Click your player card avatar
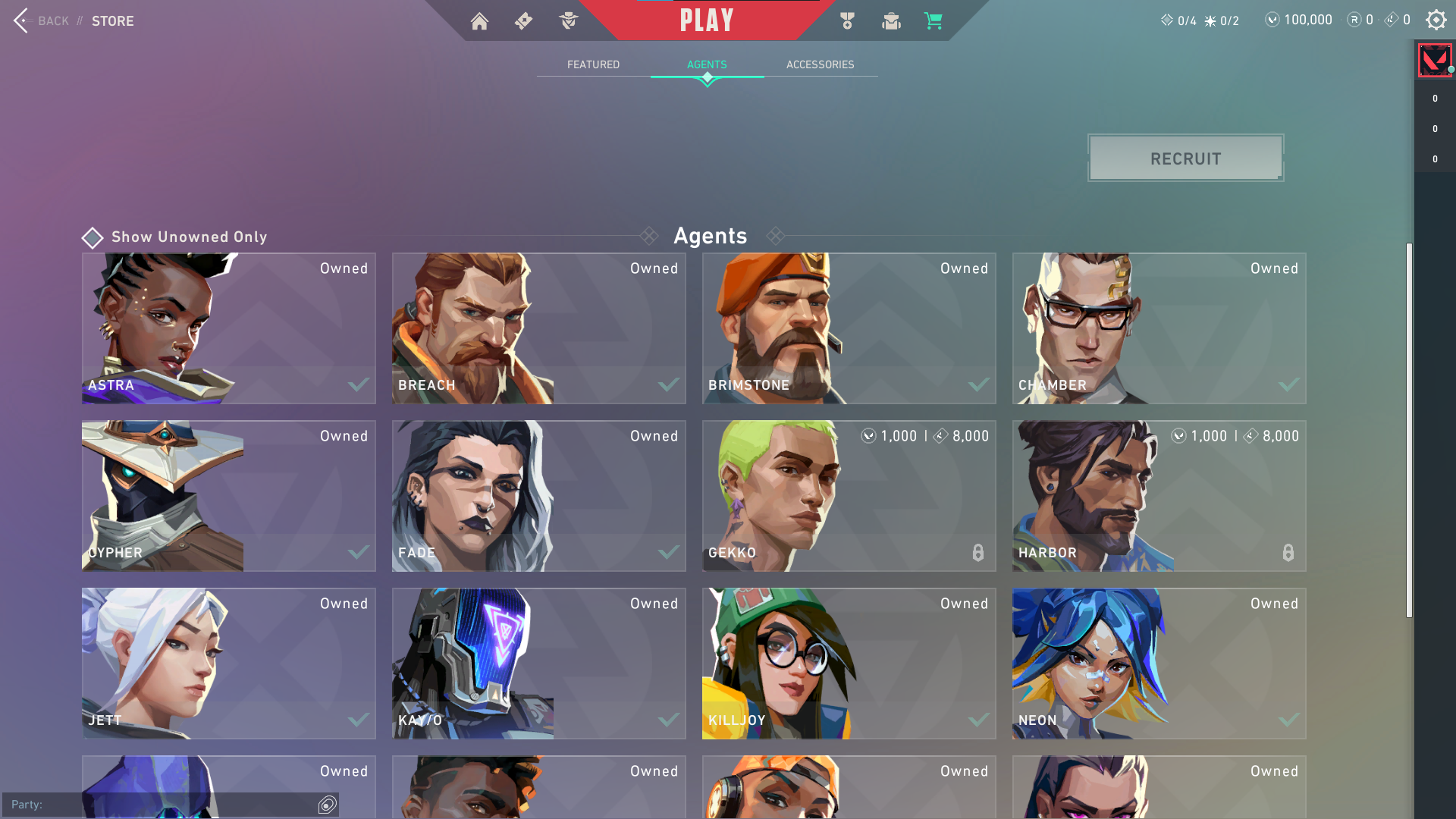Screen dimensions: 1456x819 [x=1435, y=59]
